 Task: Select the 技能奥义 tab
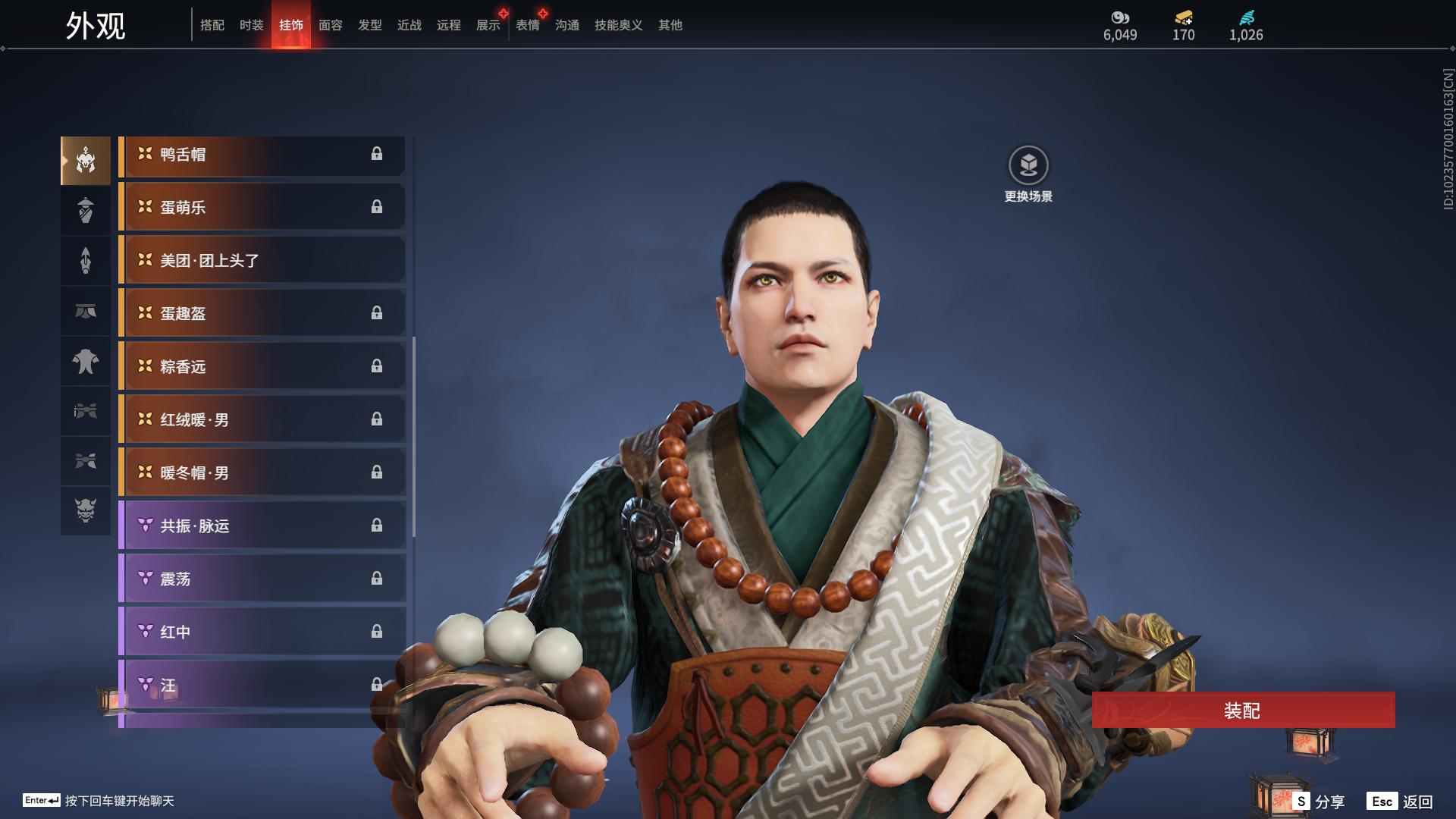[x=618, y=25]
